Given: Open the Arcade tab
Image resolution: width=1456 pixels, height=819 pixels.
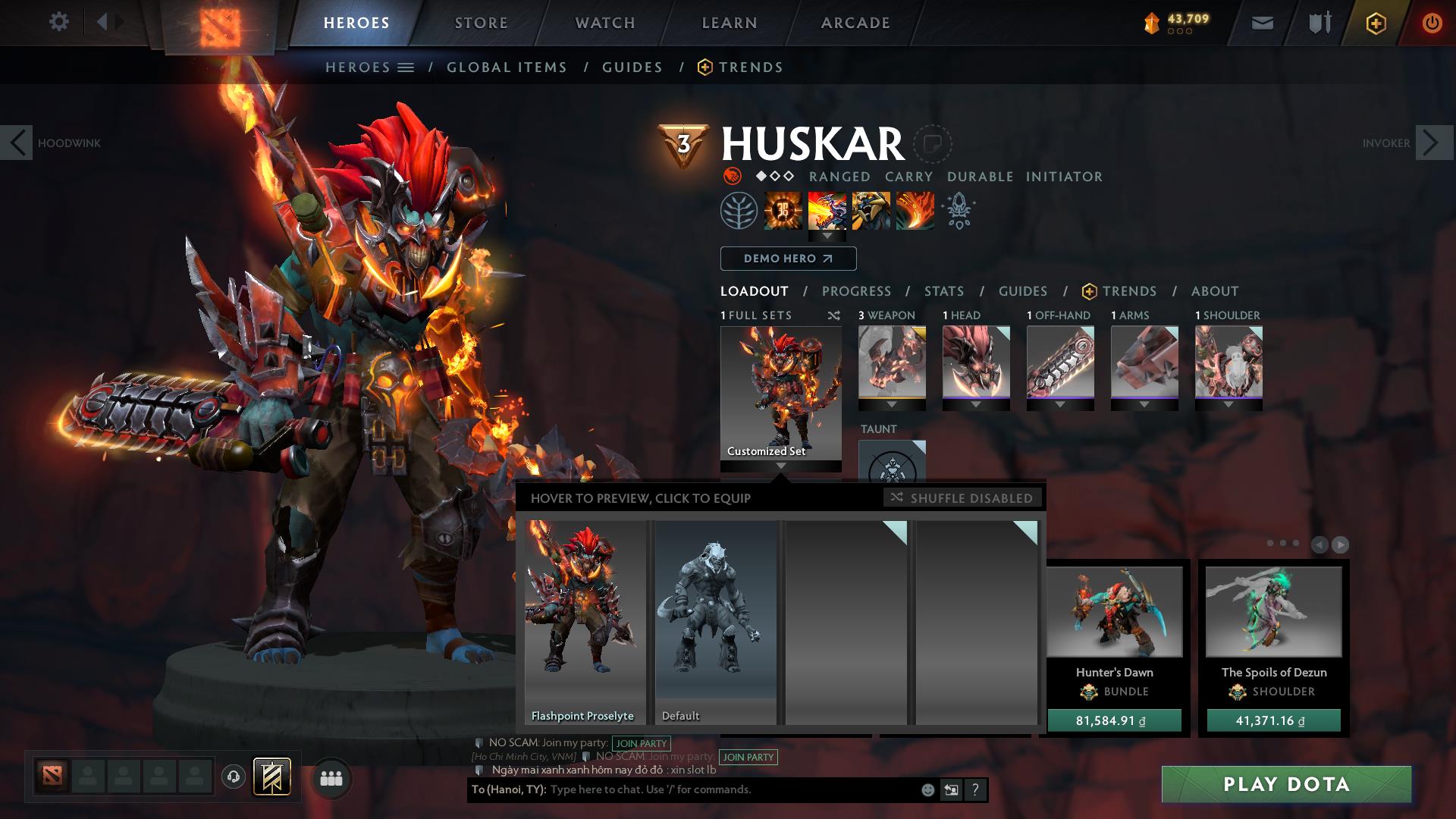Looking at the screenshot, I should [855, 23].
